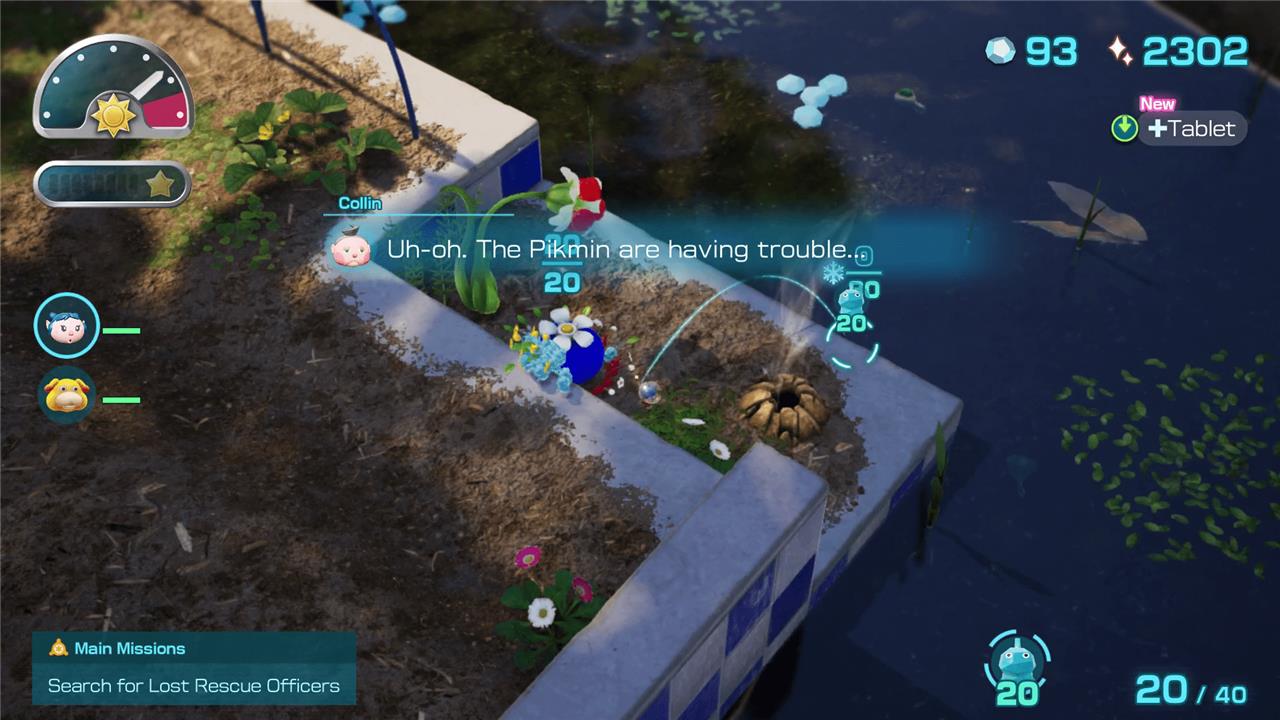This screenshot has height=720, width=1280.
Task: Select the Ice Pikmin squad icon
Action: (x=1017, y=663)
